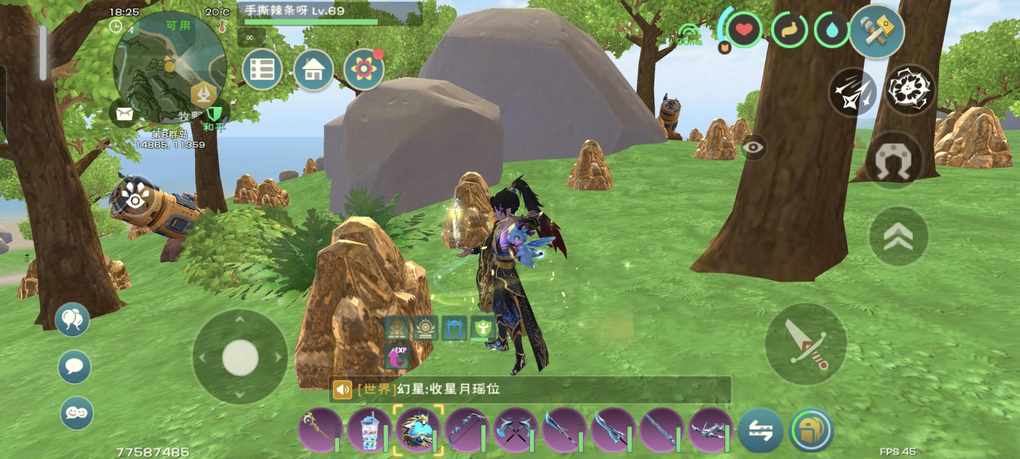
Task: Toggle the eye visibility icon
Action: pyautogui.click(x=754, y=146)
